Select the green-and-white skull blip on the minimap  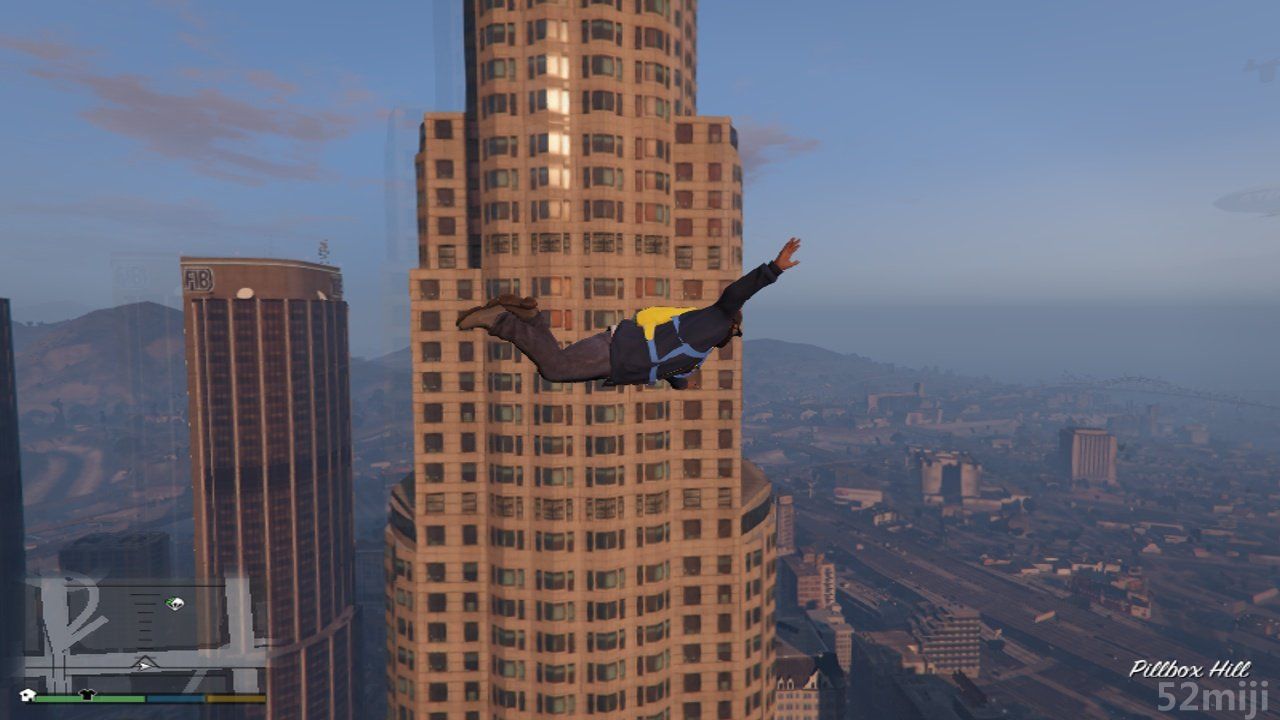[175, 603]
